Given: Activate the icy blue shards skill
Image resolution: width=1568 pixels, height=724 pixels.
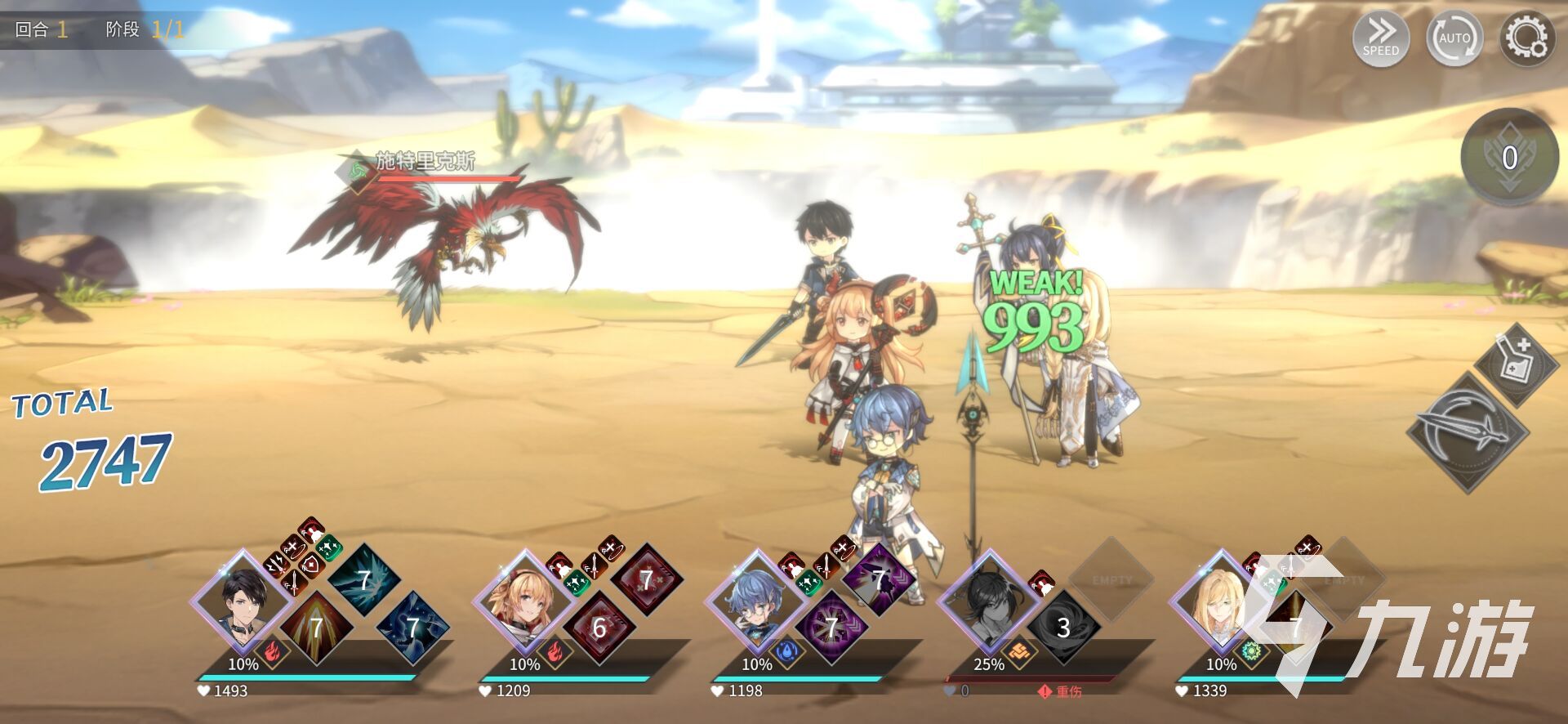Looking at the screenshot, I should click(364, 579).
